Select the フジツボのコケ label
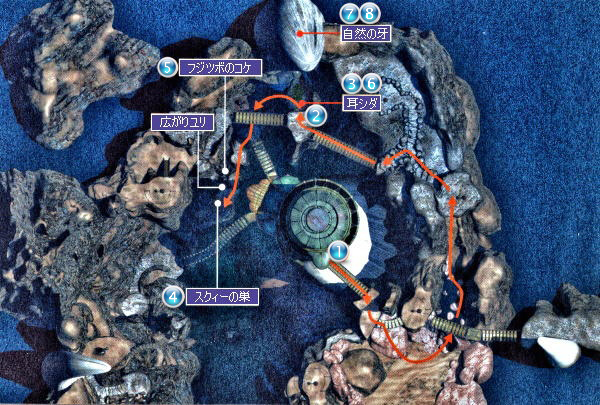 220,68
